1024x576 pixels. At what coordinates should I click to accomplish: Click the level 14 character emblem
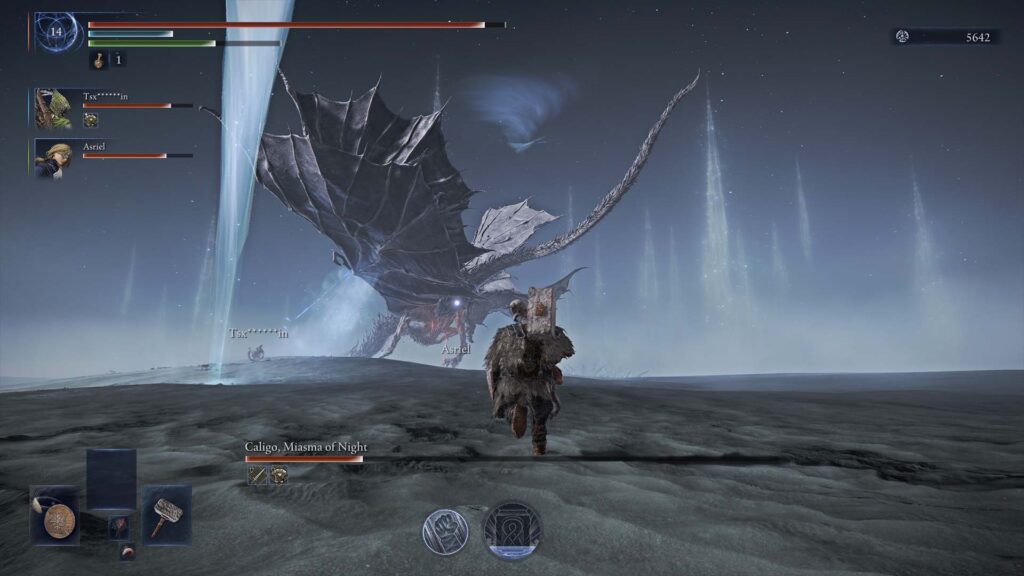(x=56, y=32)
